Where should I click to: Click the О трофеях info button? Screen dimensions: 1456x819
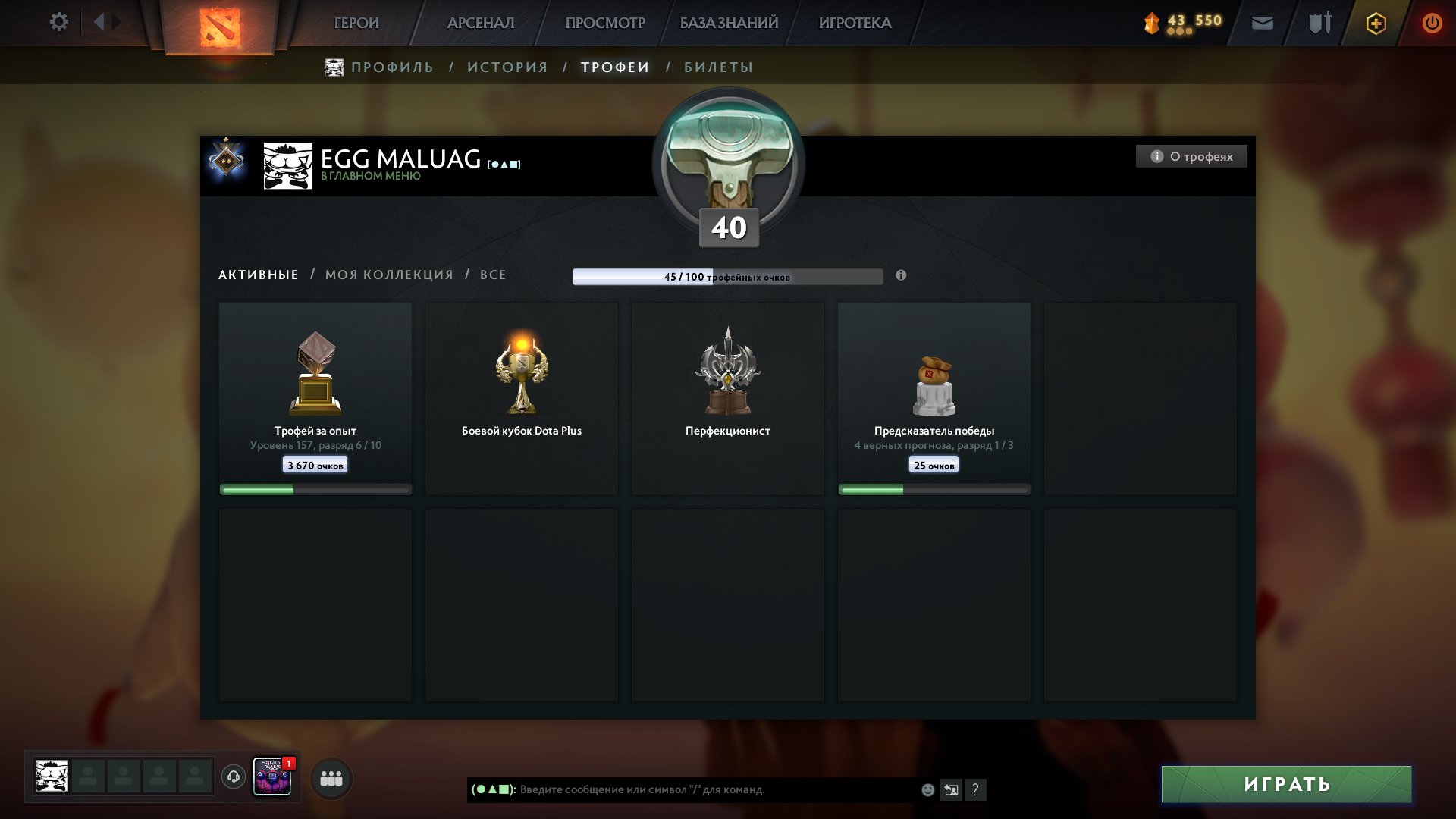pyautogui.click(x=1191, y=156)
